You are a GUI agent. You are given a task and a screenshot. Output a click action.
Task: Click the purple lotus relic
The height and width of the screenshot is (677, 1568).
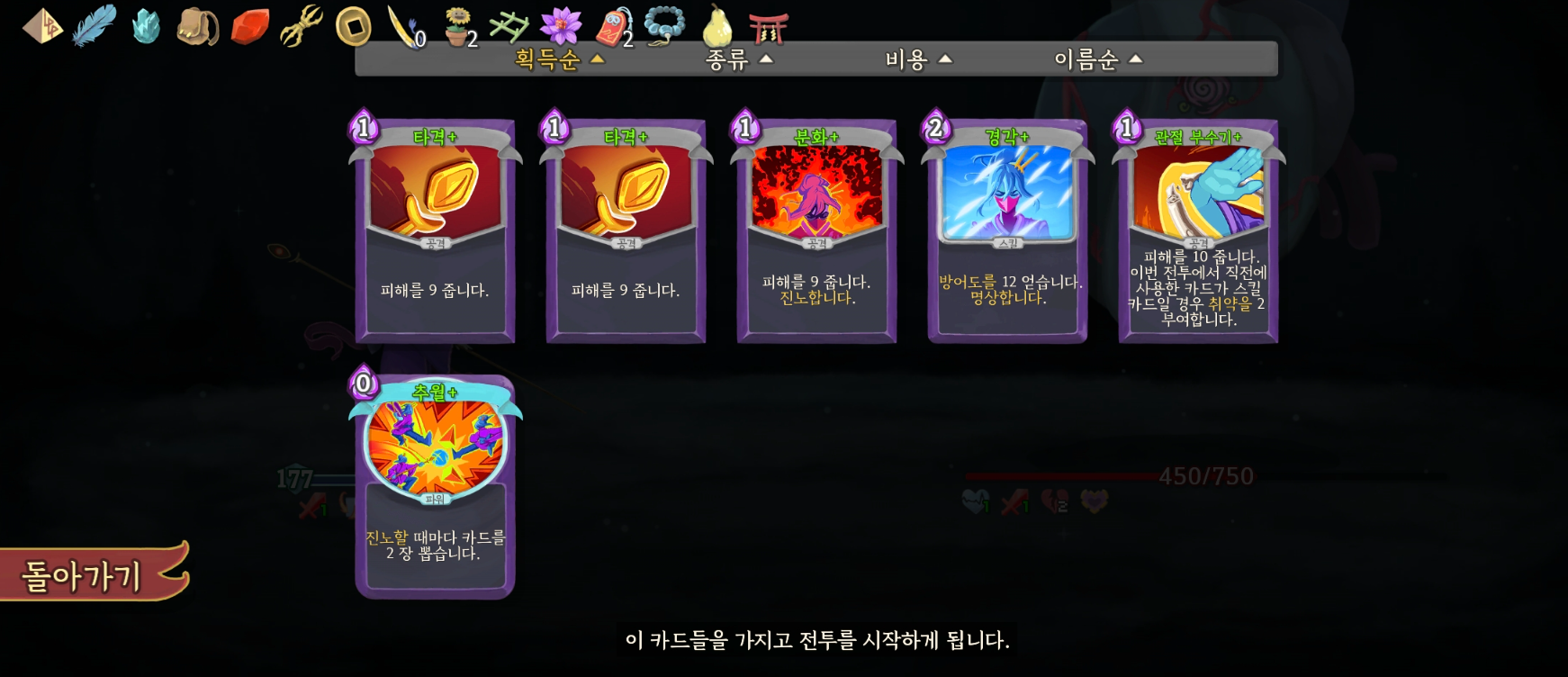561,25
